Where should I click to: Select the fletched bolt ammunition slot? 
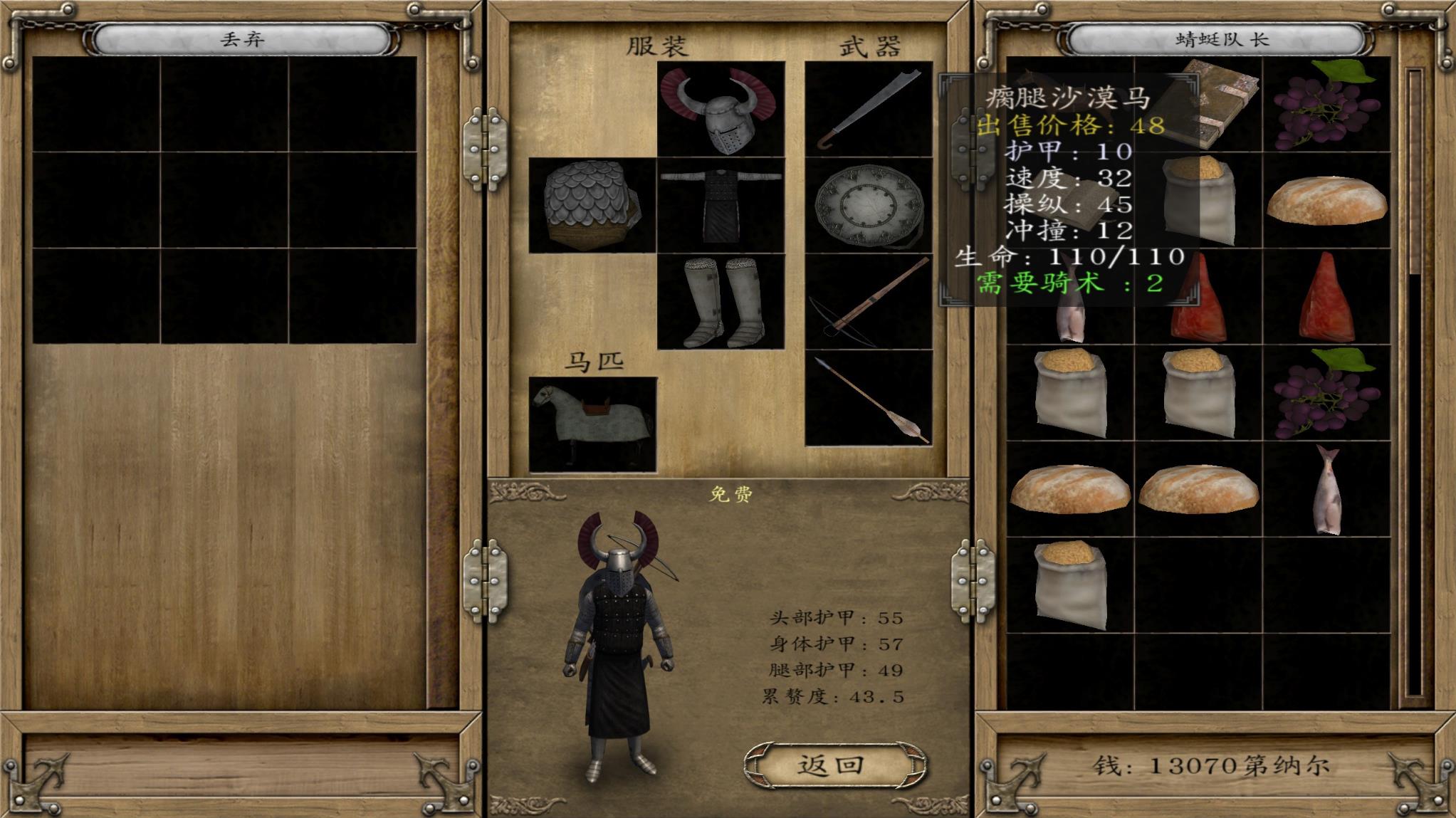point(869,397)
